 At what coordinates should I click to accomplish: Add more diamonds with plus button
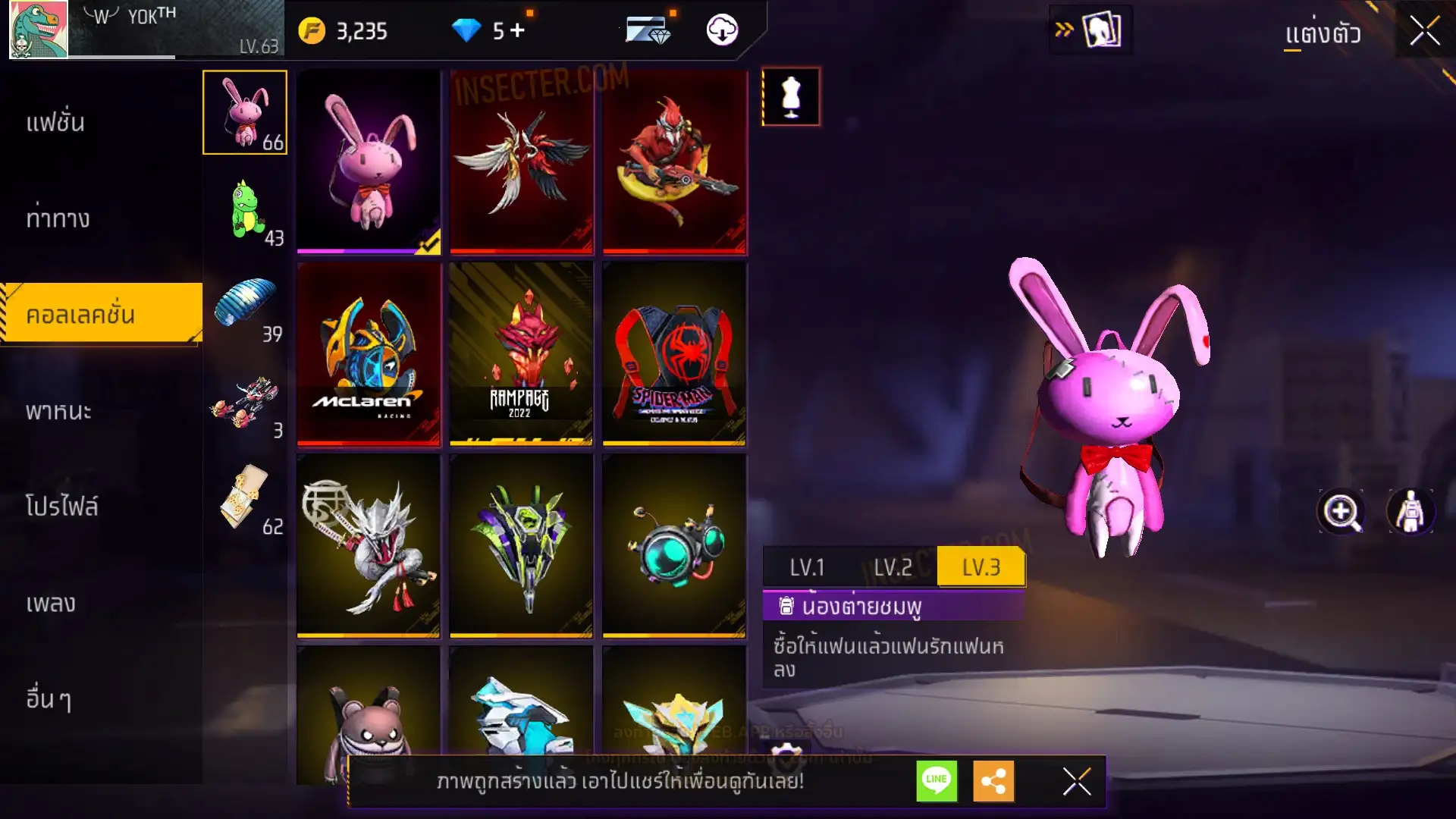518,30
